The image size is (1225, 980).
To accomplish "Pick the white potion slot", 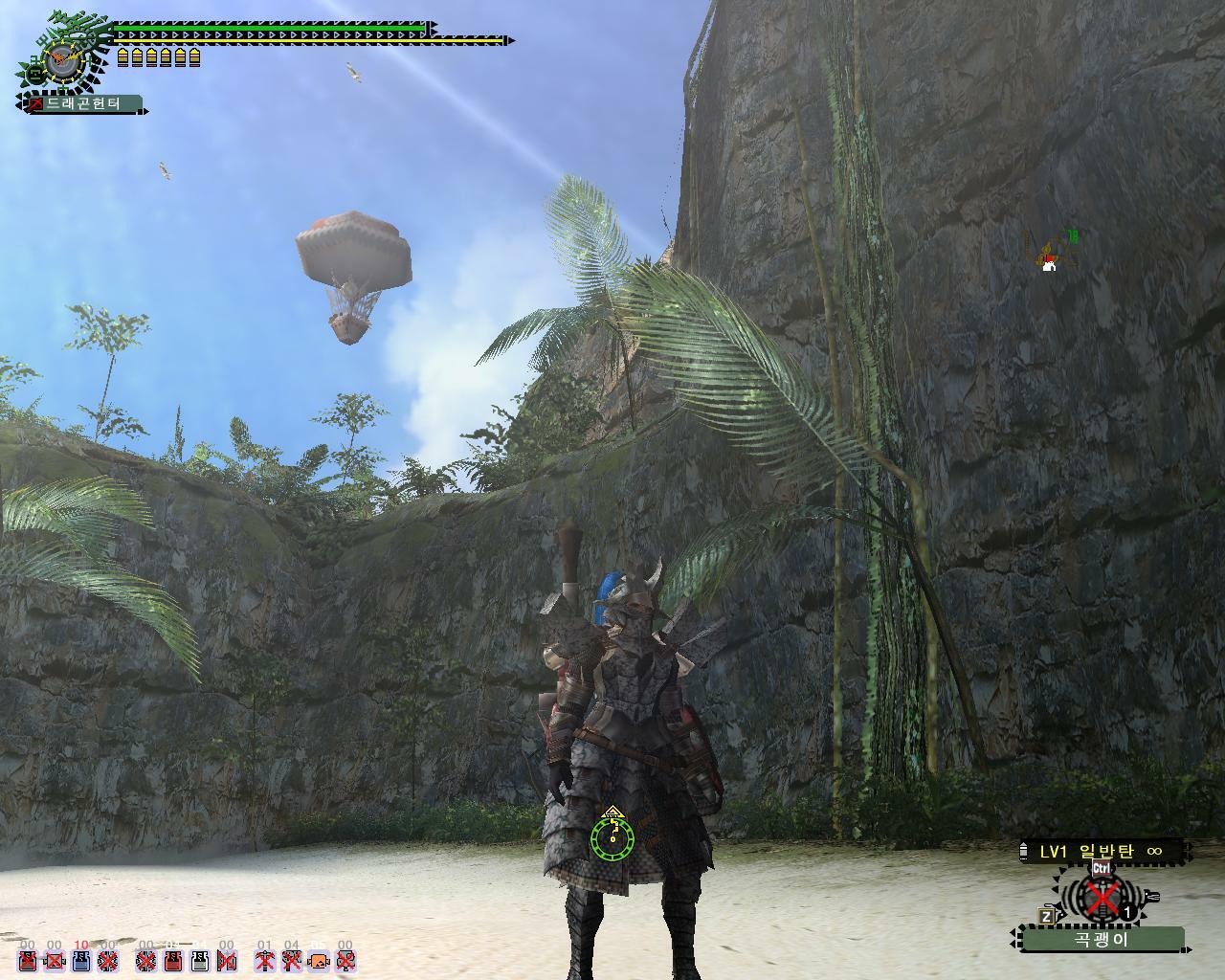I will coord(200,961).
